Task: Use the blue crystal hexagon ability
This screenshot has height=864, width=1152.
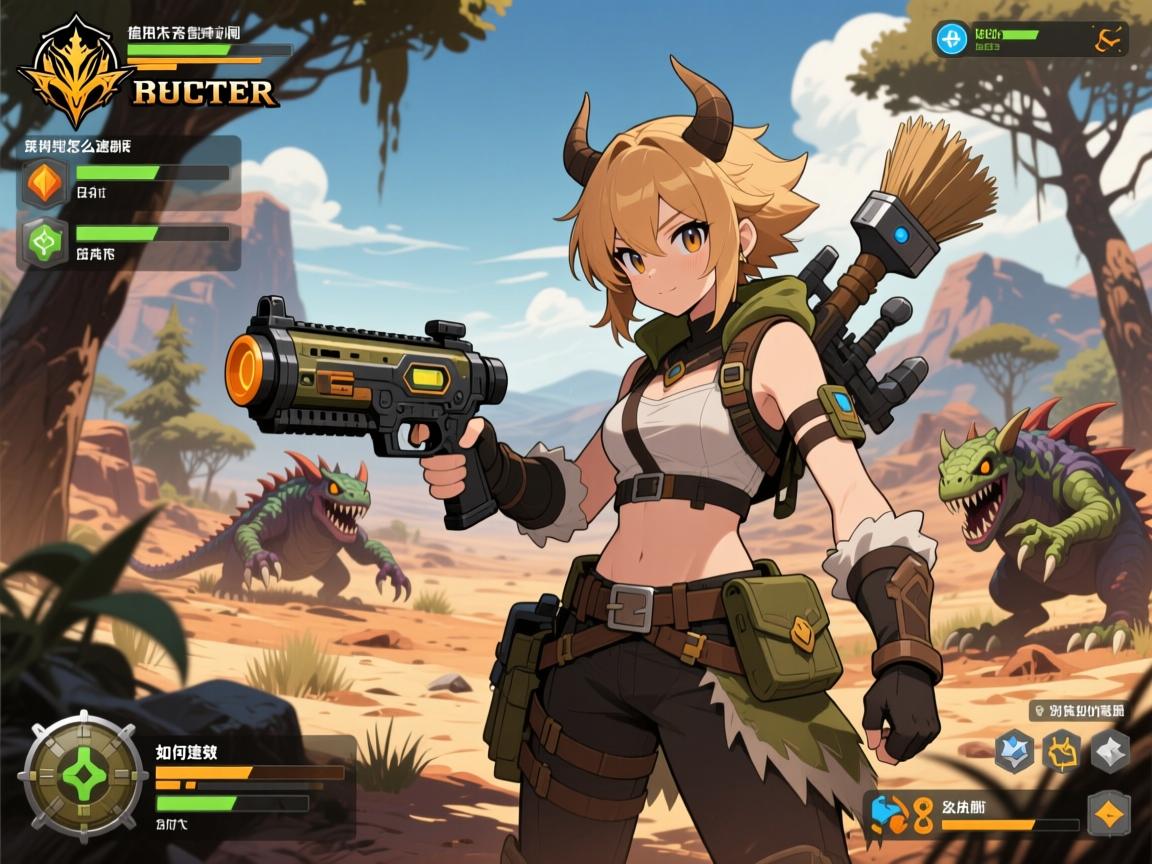Action: [x=1014, y=751]
